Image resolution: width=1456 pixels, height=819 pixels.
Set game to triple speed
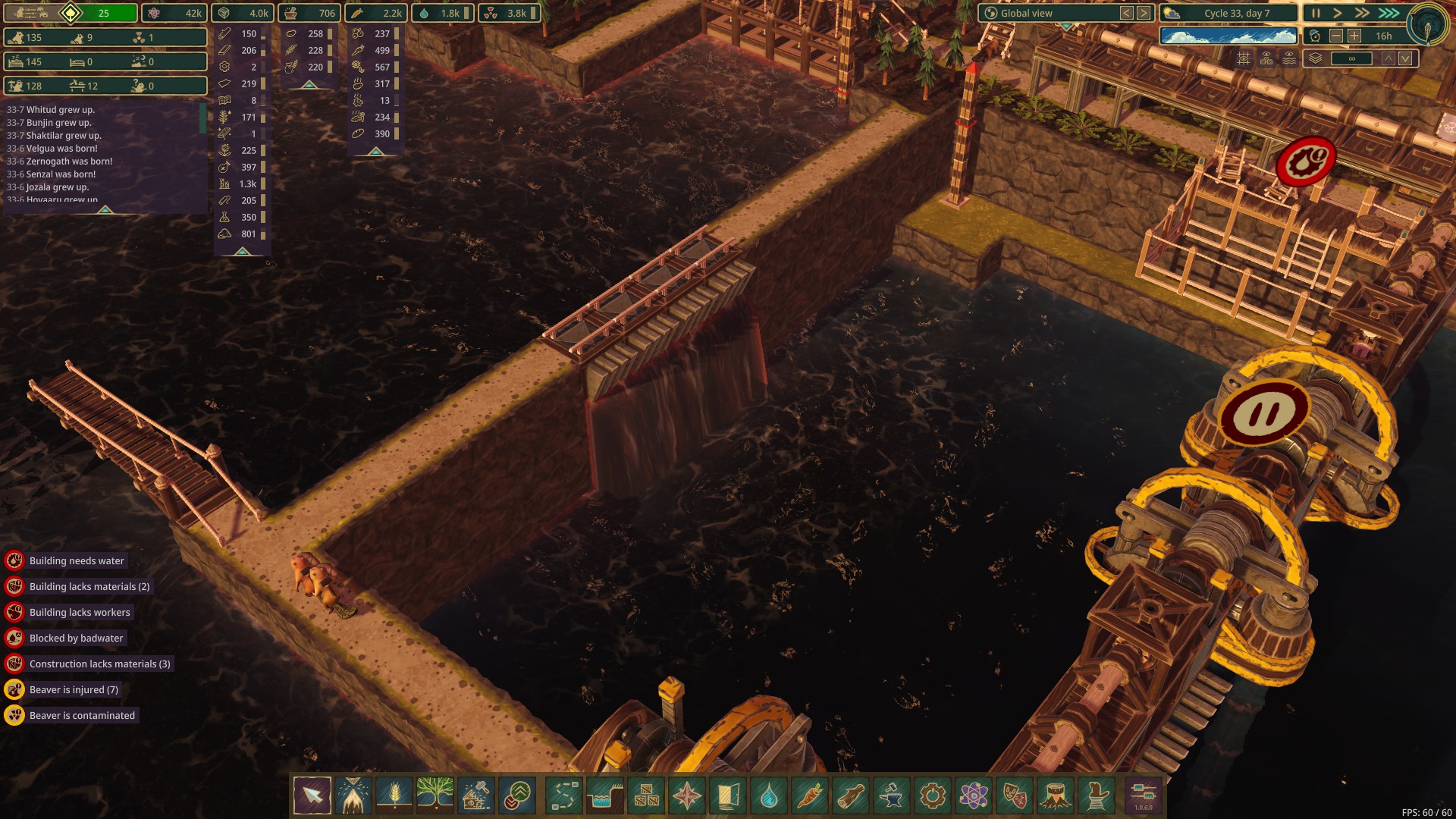tap(1389, 13)
